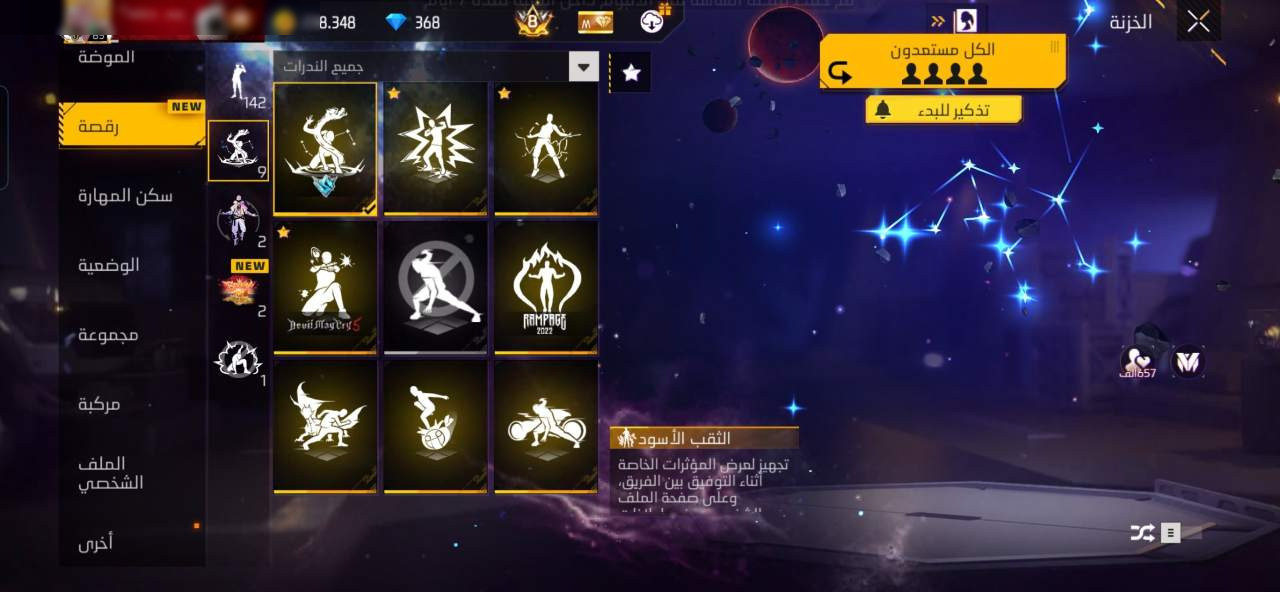Select the motorcycle emote tile
Viewport: 1280px width, 592px height.
[546, 426]
